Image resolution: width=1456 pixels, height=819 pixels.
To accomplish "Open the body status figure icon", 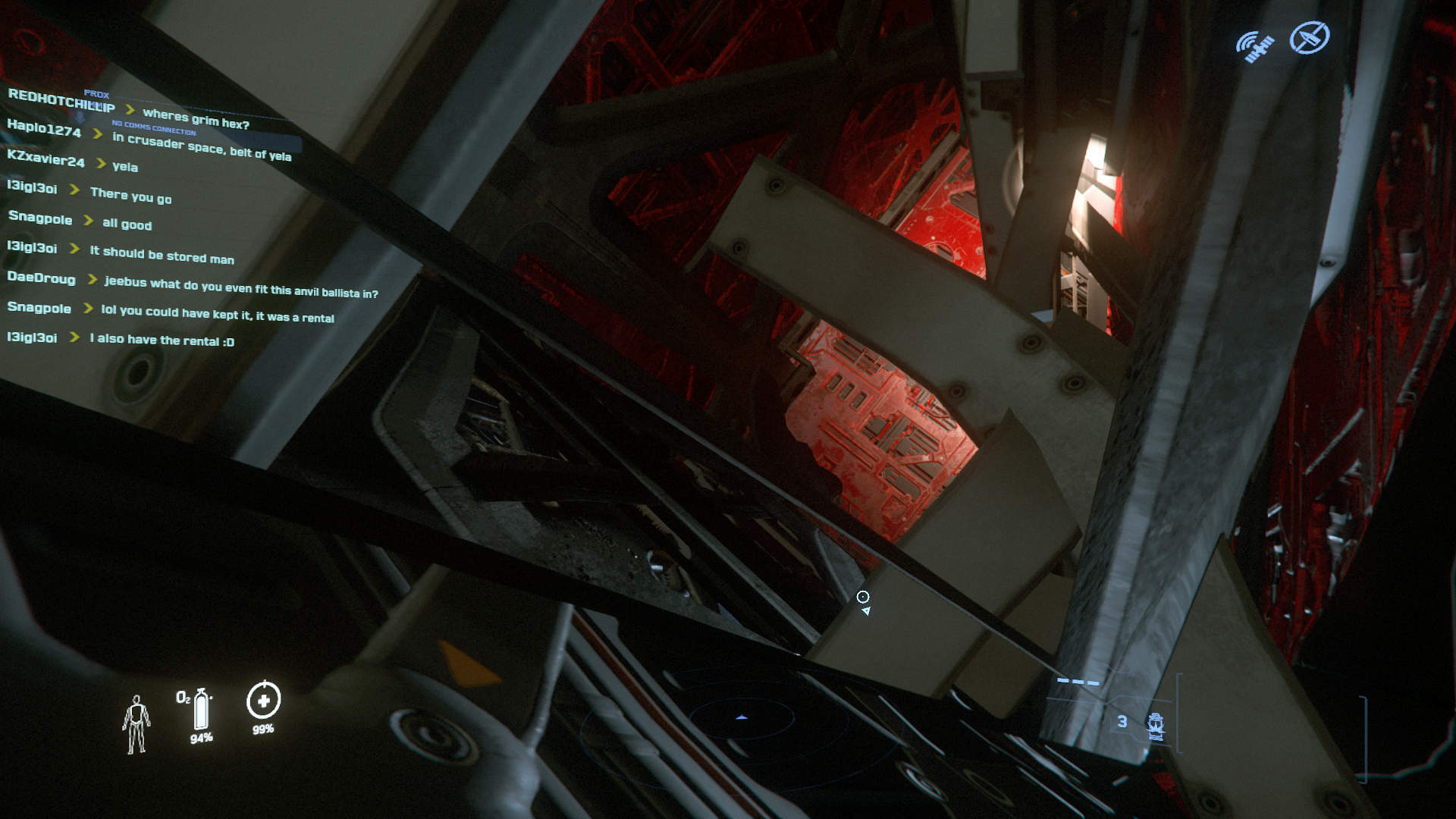I will 136,724.
